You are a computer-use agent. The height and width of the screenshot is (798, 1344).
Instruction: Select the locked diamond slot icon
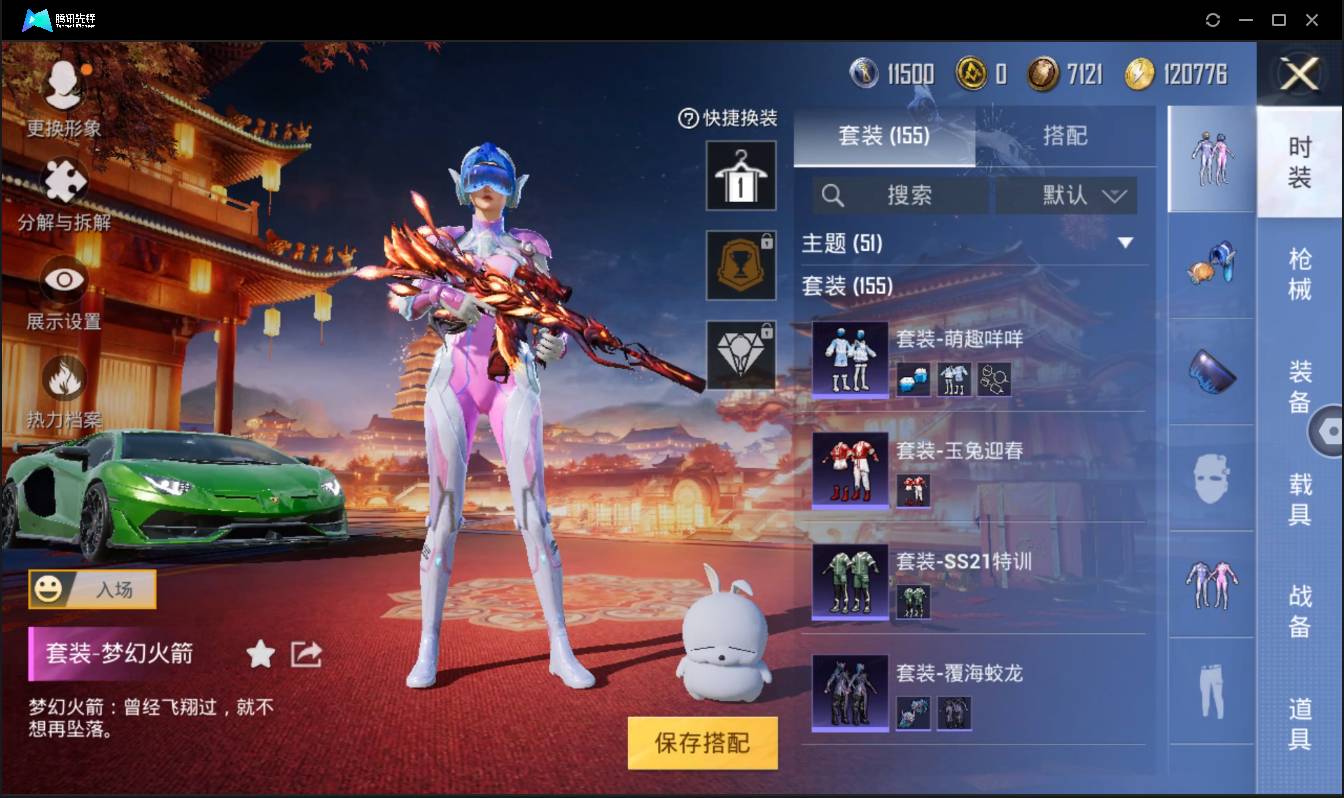(741, 355)
